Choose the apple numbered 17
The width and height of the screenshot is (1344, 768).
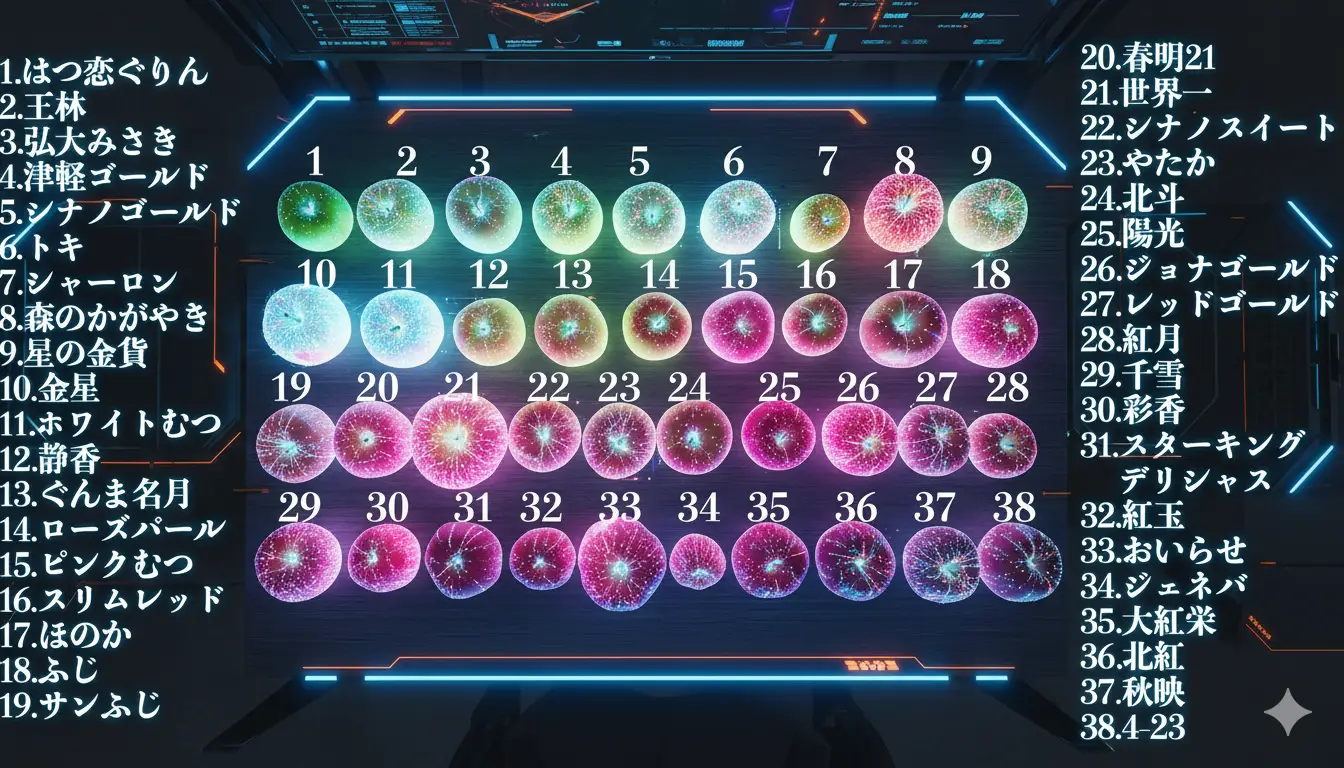tap(903, 328)
